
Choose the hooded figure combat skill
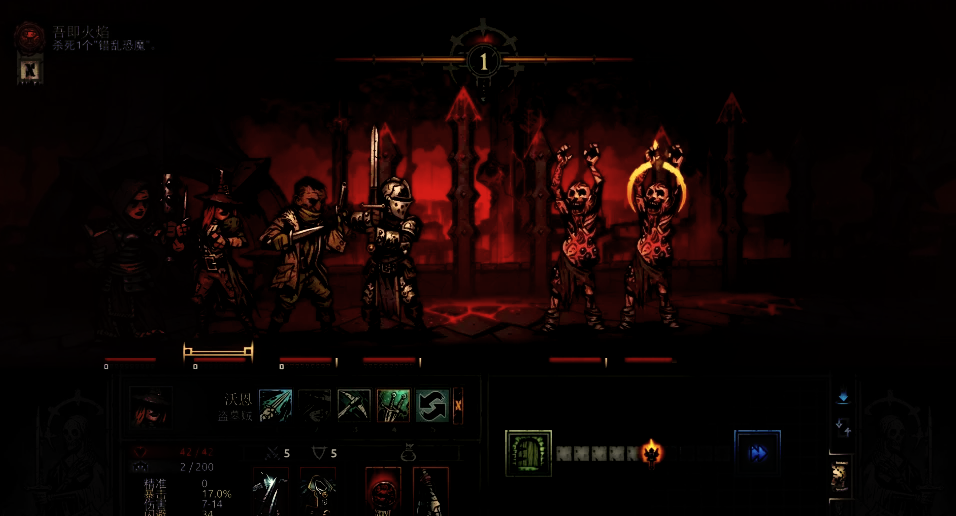click(x=315, y=406)
